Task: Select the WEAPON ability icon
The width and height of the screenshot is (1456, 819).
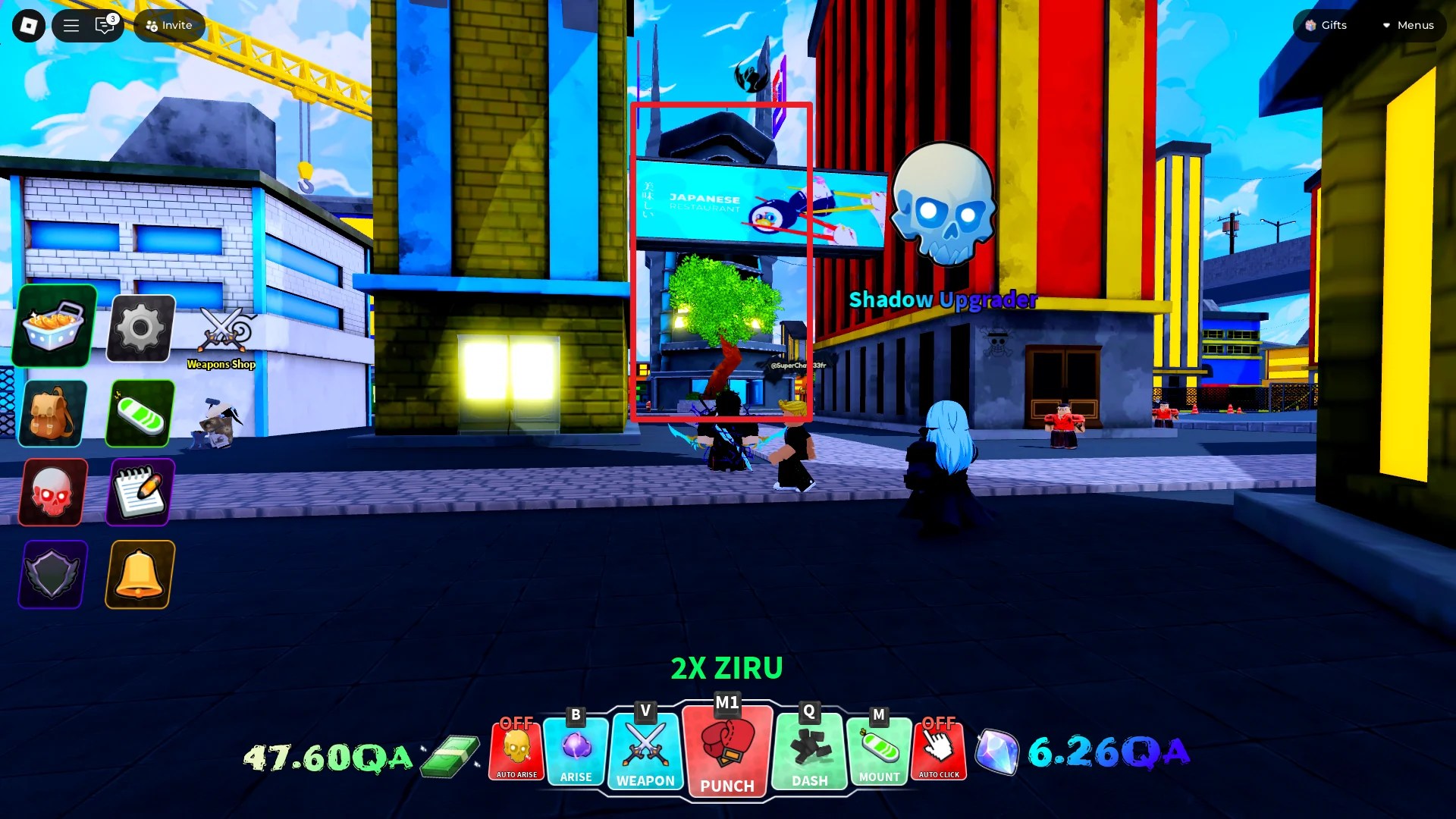Action: pos(645,751)
